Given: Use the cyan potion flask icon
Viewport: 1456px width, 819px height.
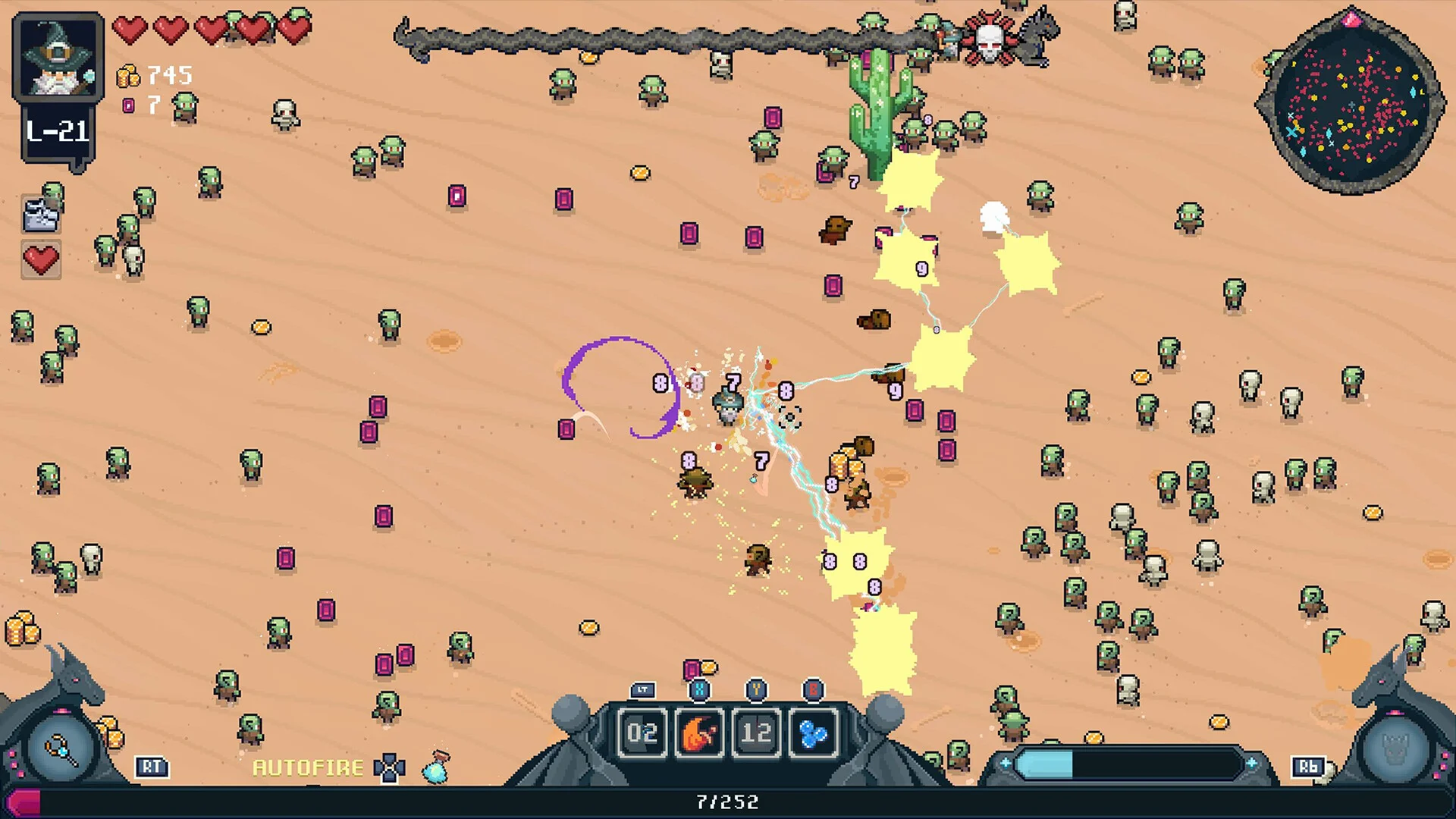Looking at the screenshot, I should point(436,767).
